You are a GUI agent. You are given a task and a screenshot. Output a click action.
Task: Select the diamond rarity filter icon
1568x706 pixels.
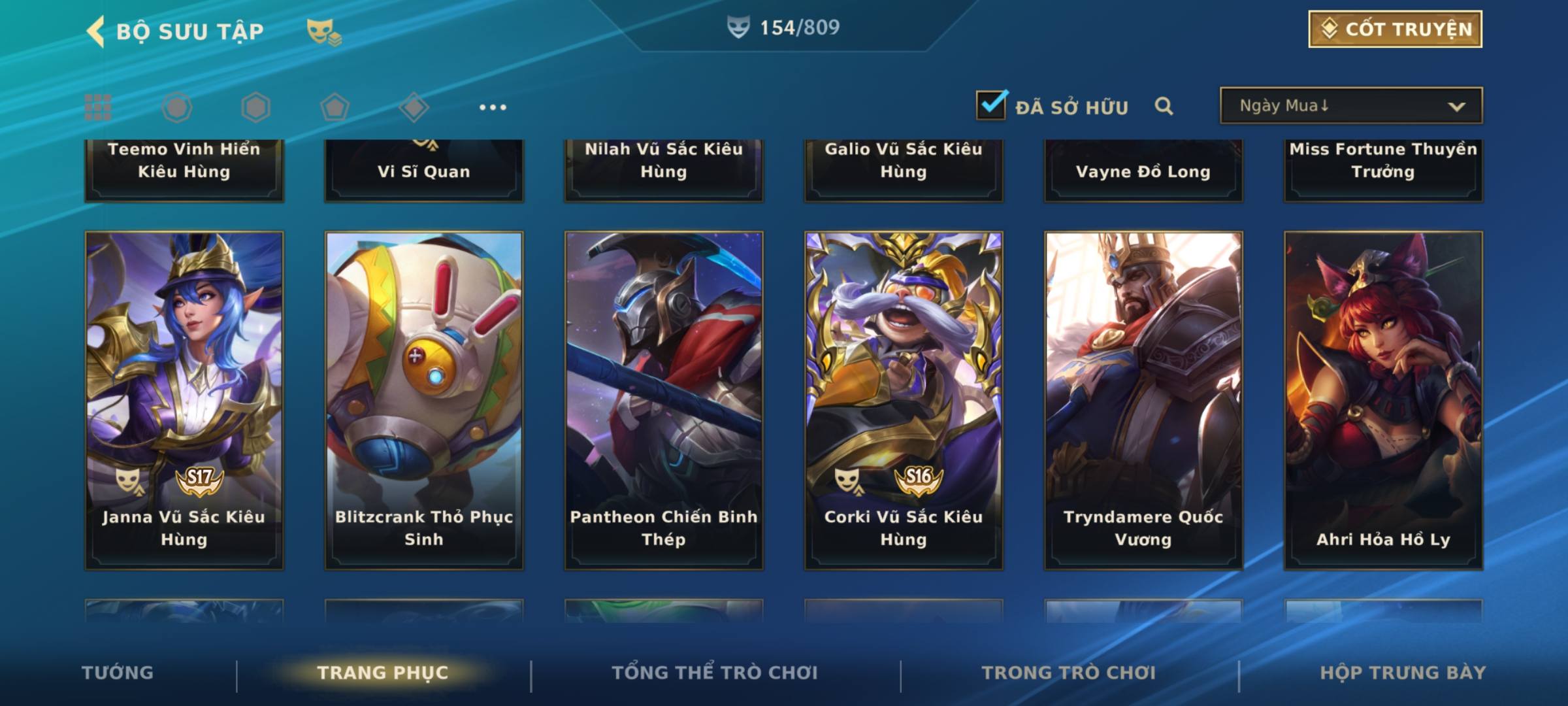coord(414,107)
